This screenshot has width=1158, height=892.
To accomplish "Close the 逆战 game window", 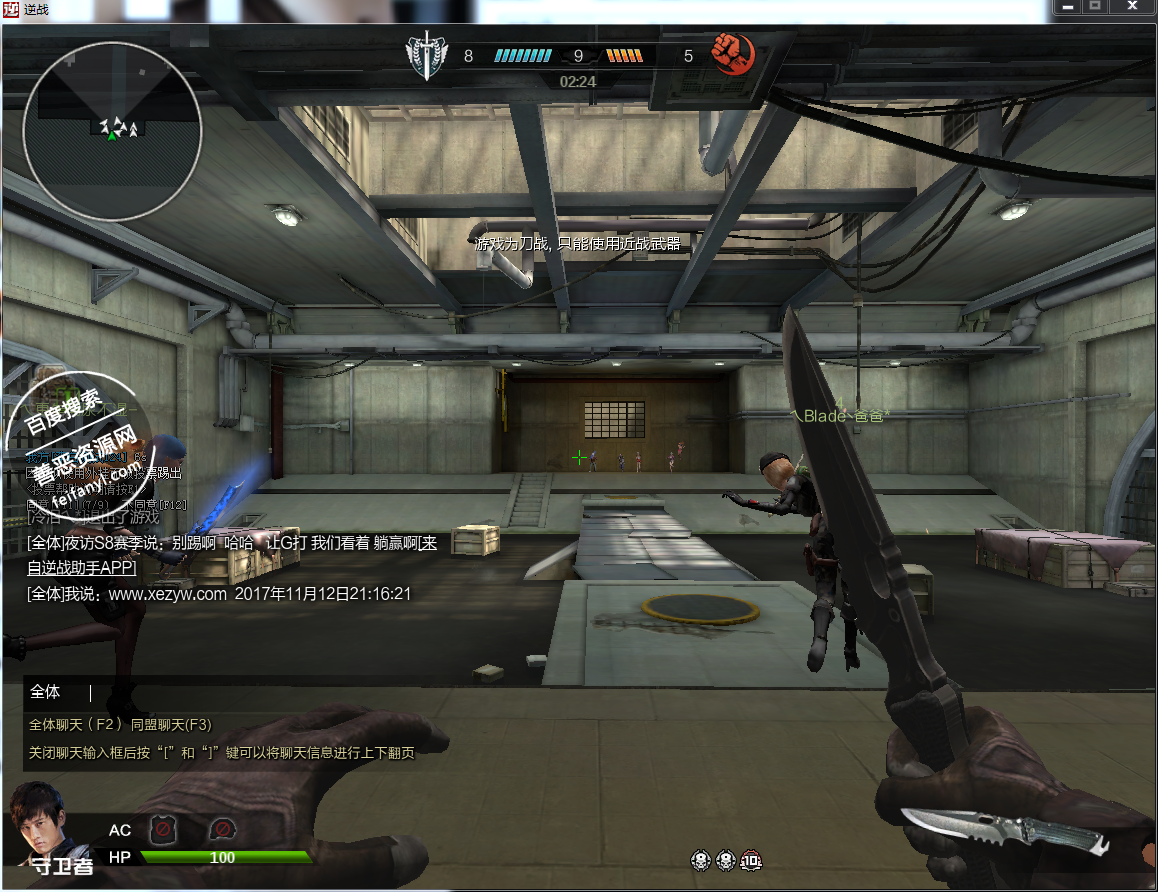I will pyautogui.click(x=1131, y=6).
